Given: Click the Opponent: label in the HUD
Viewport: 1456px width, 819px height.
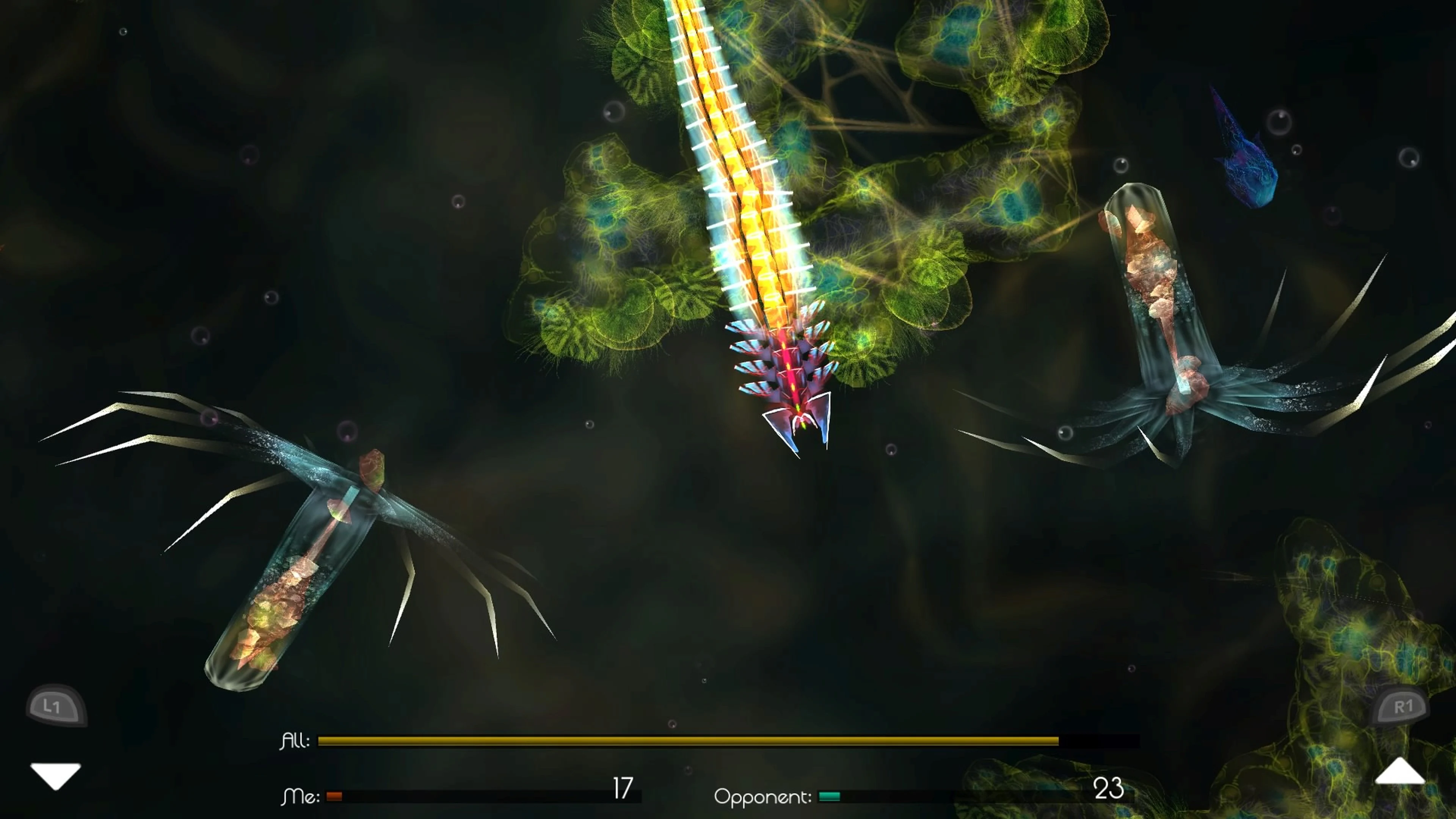Looking at the screenshot, I should tap(763, 797).
